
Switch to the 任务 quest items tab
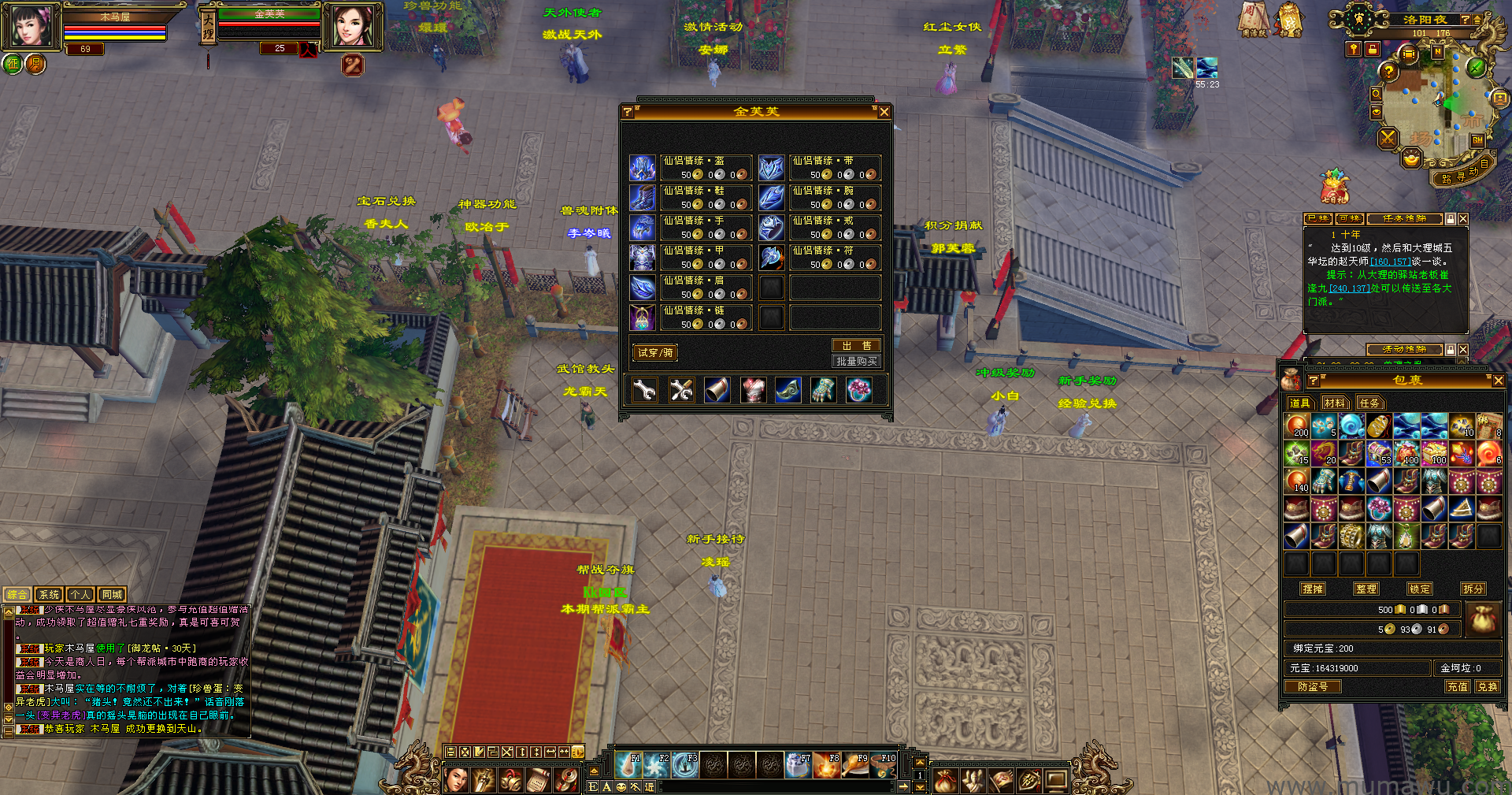coord(1369,403)
